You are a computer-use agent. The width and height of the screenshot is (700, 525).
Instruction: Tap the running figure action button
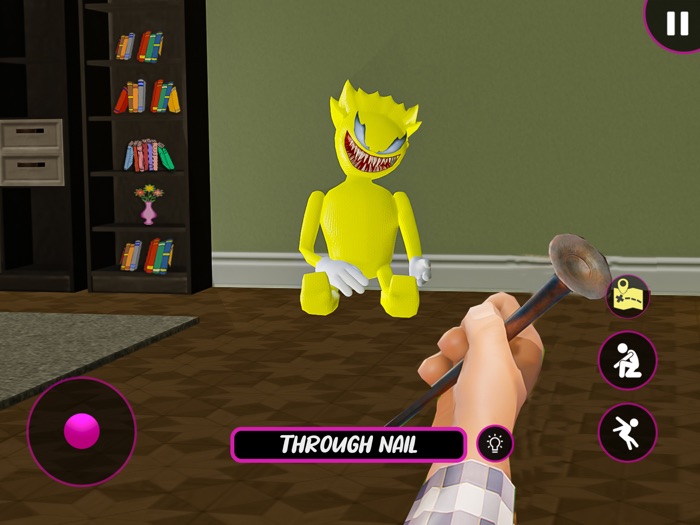click(628, 432)
